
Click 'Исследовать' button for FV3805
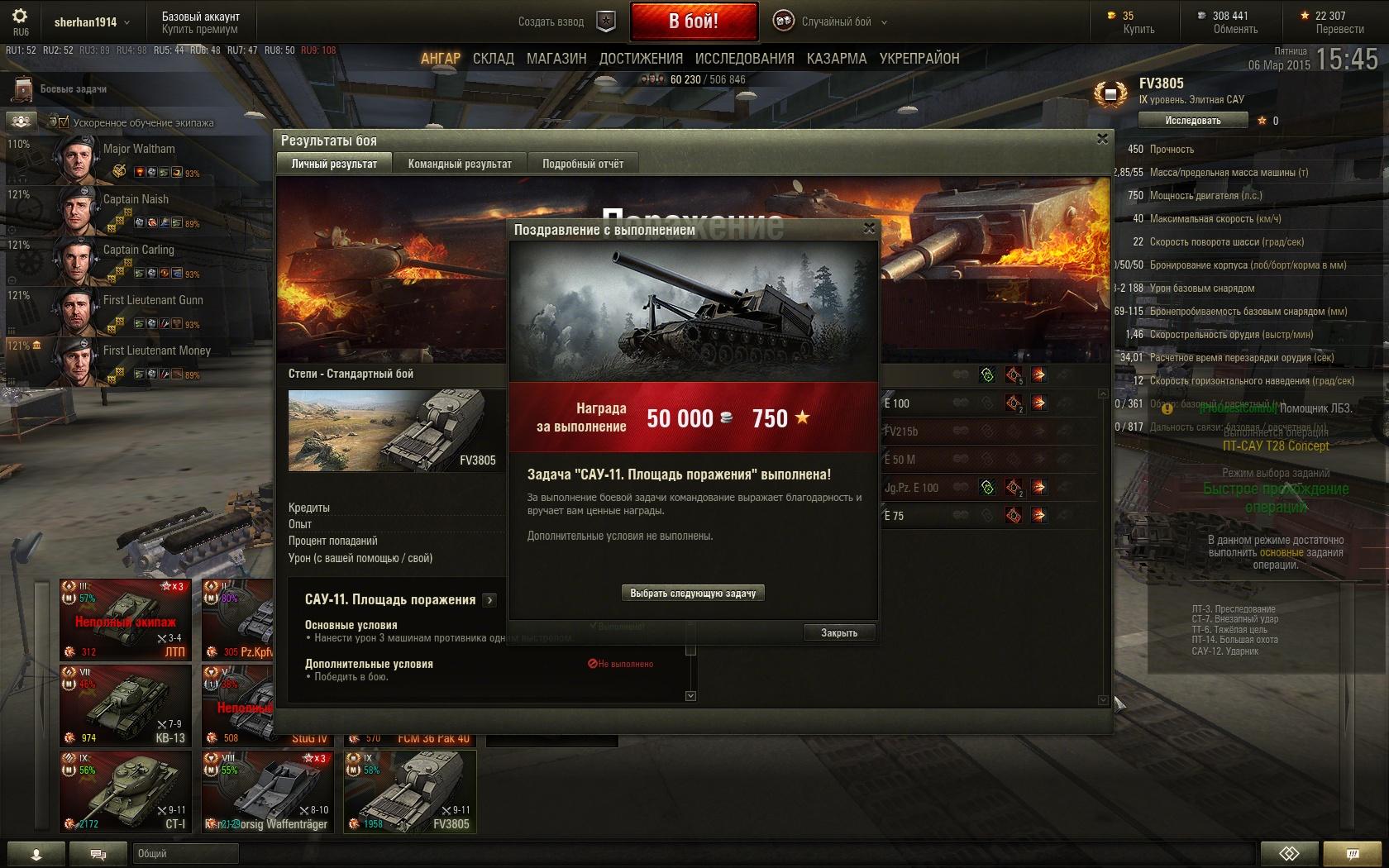click(1192, 121)
